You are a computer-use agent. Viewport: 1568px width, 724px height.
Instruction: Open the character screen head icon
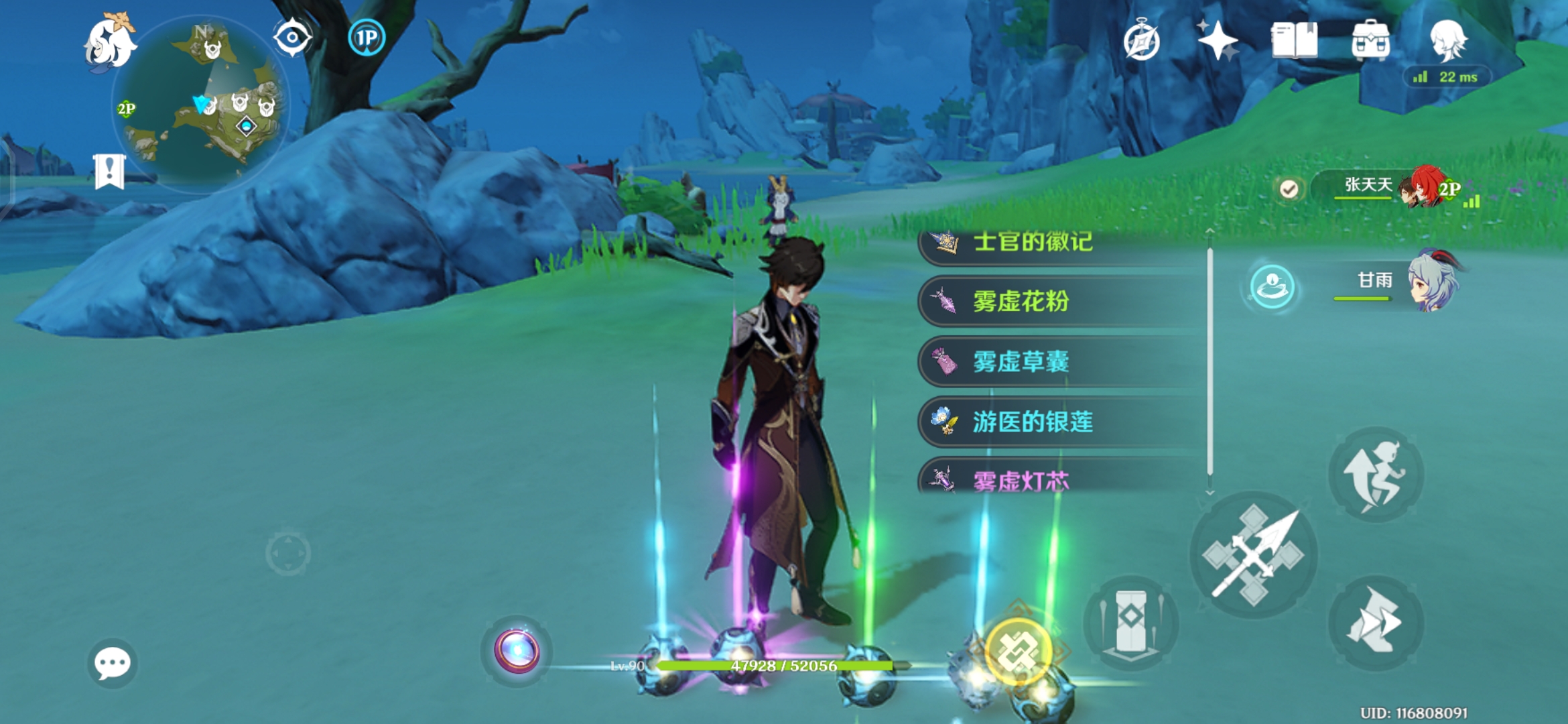(1448, 40)
